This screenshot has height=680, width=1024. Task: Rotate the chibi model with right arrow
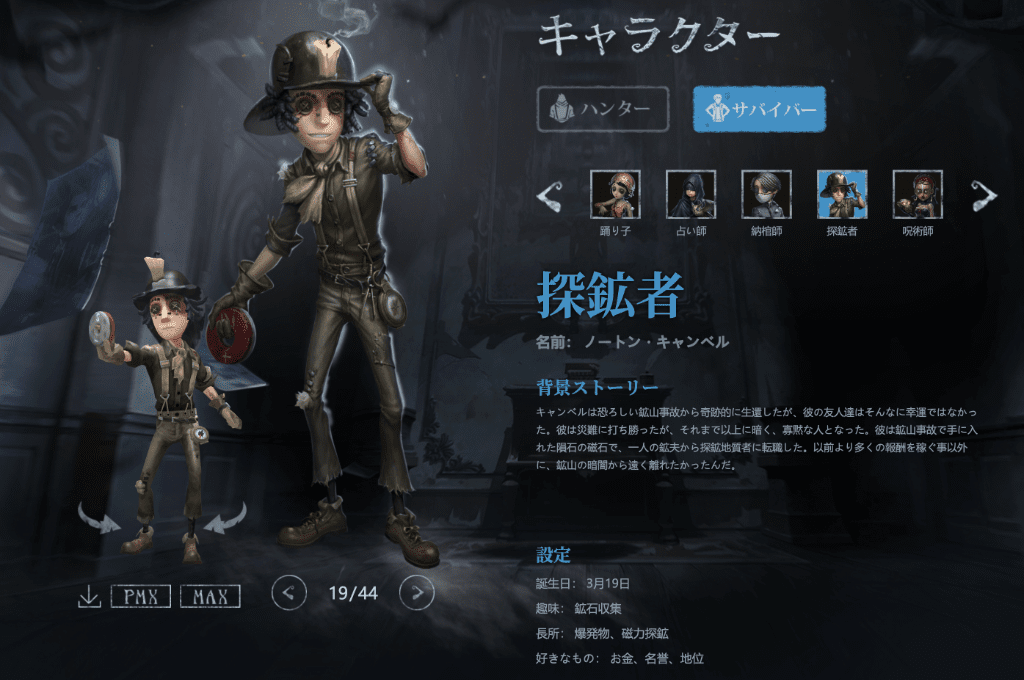click(225, 517)
